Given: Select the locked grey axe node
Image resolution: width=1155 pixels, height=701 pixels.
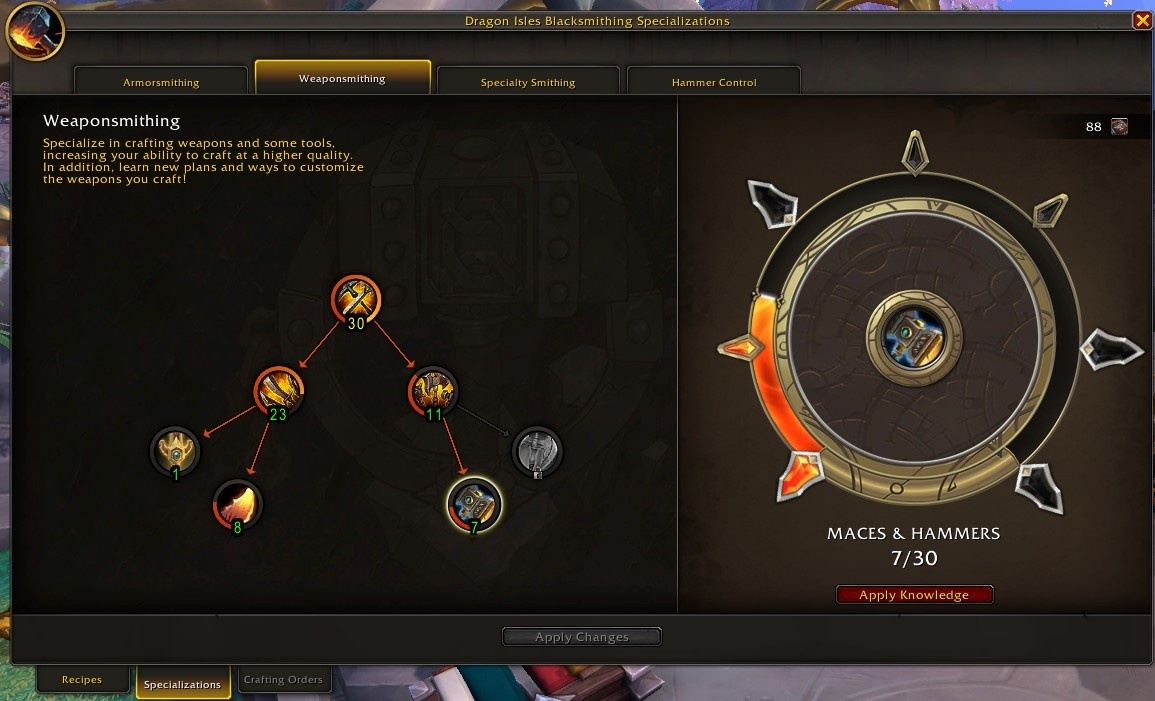Looking at the screenshot, I should tap(537, 451).
